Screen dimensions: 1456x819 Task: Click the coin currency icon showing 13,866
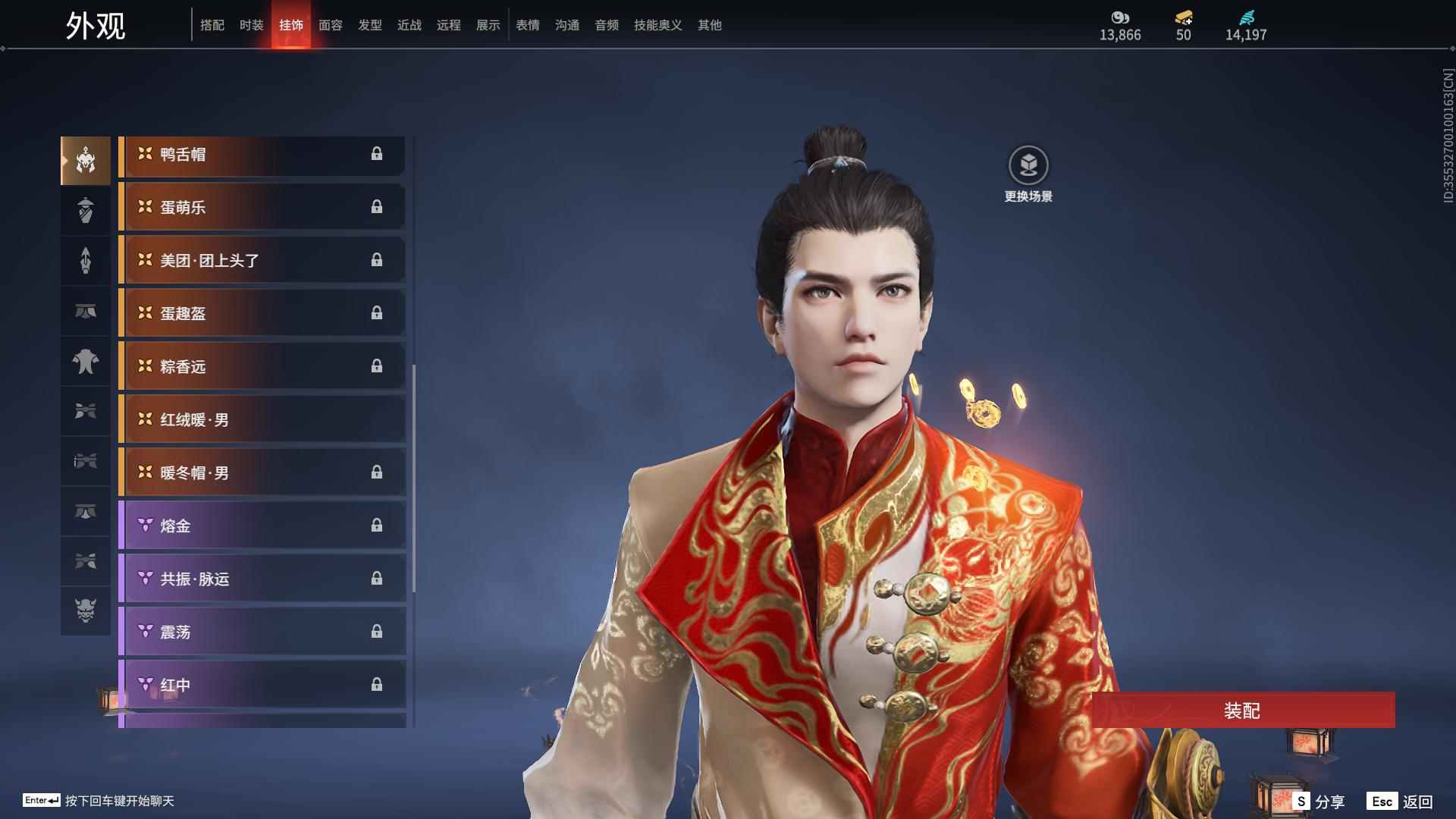1120,18
